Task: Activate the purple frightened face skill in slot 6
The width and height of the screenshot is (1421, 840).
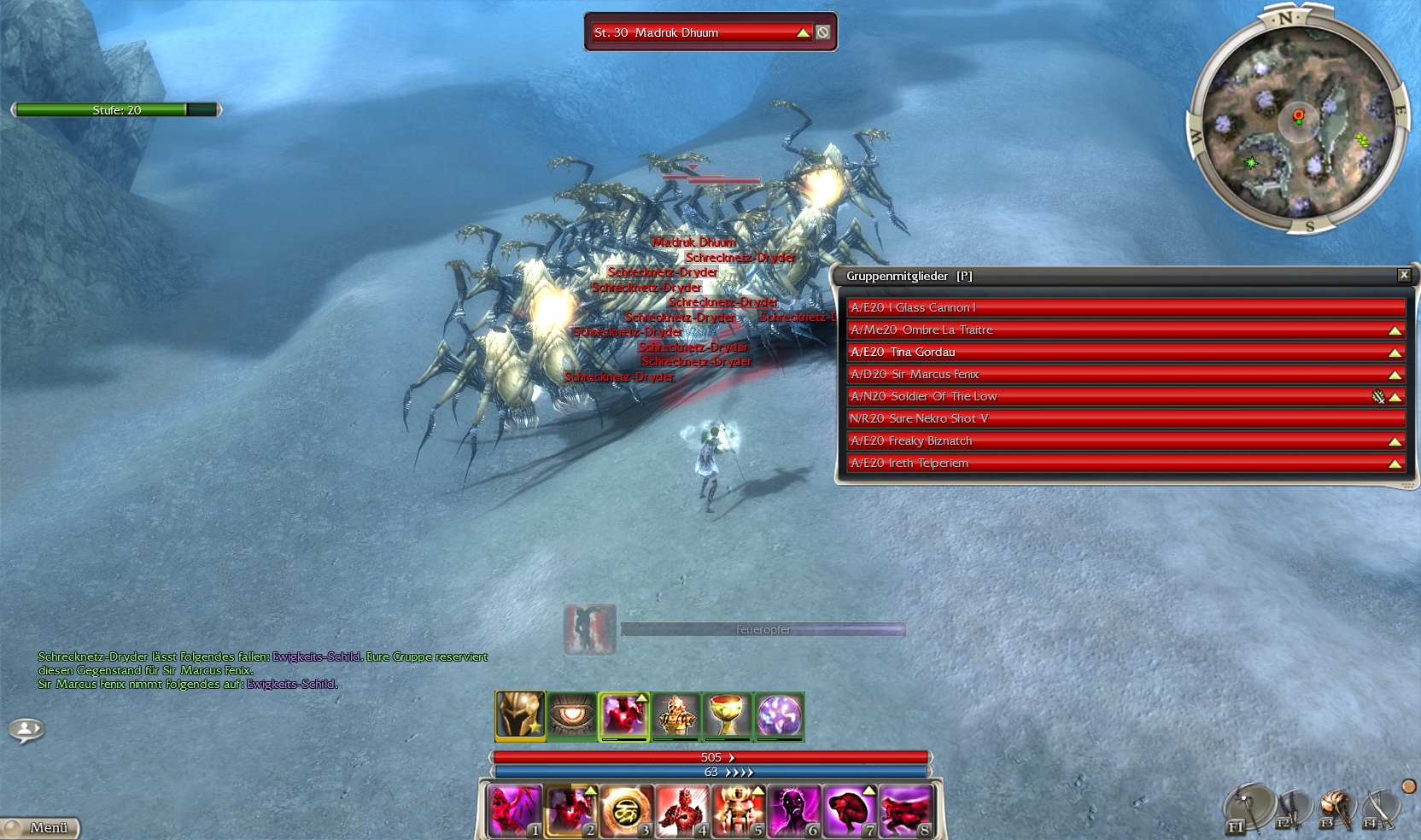Action: point(792,810)
